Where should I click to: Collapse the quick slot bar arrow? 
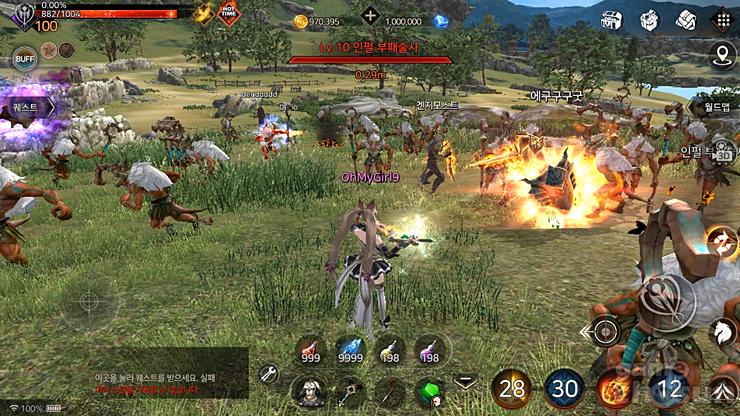pos(465,382)
